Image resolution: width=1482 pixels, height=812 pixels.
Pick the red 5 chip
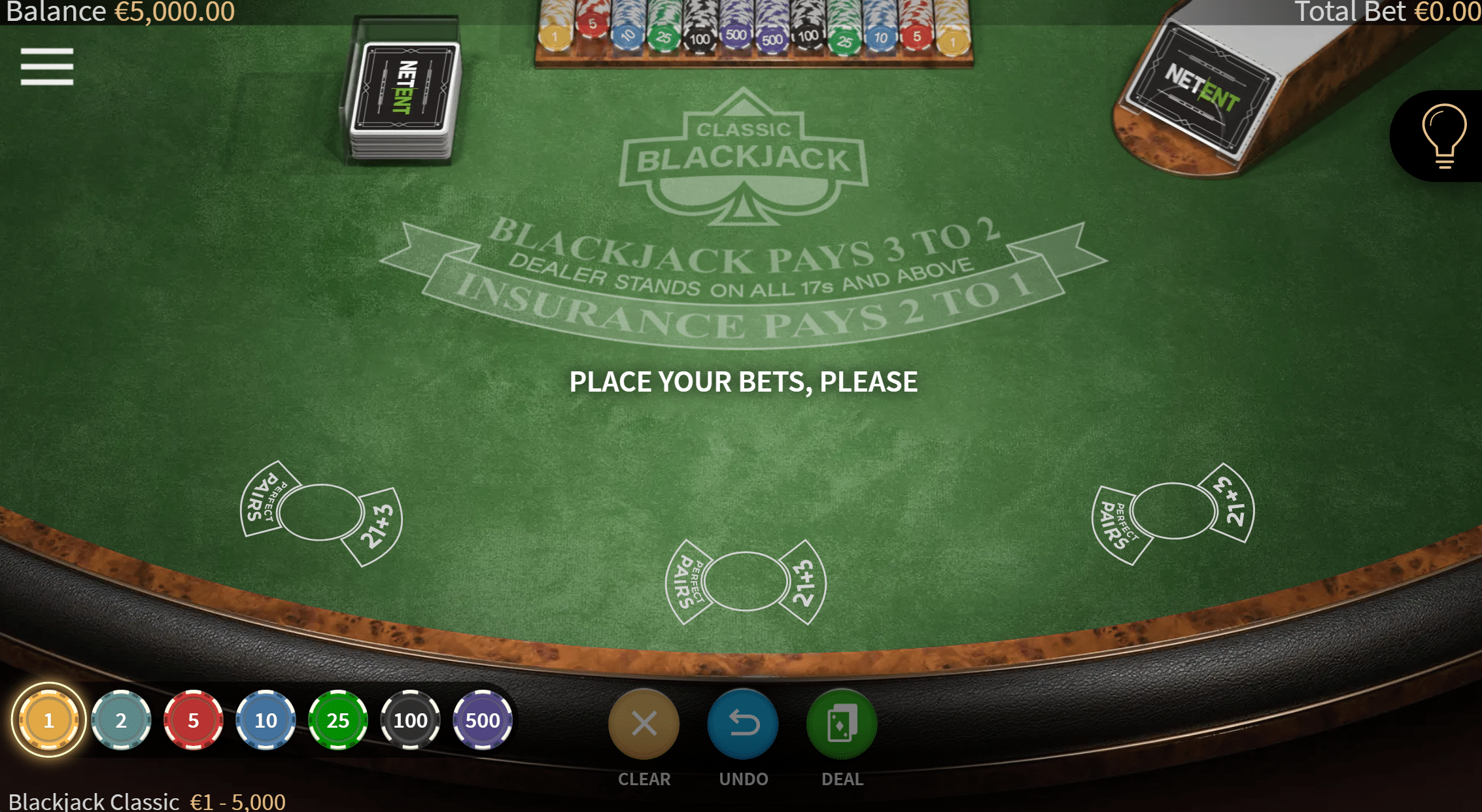point(193,720)
